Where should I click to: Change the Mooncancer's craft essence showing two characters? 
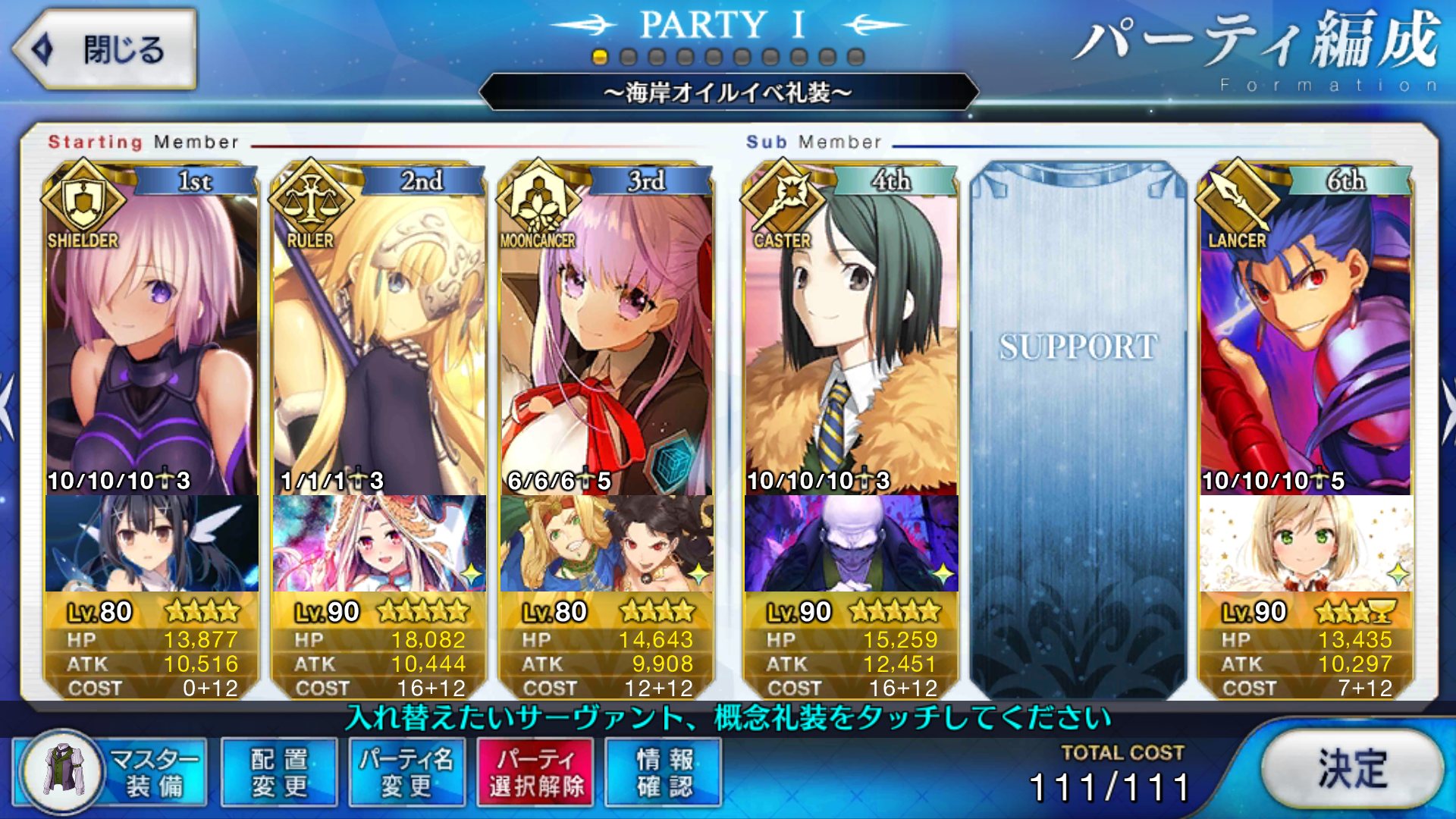click(x=606, y=543)
